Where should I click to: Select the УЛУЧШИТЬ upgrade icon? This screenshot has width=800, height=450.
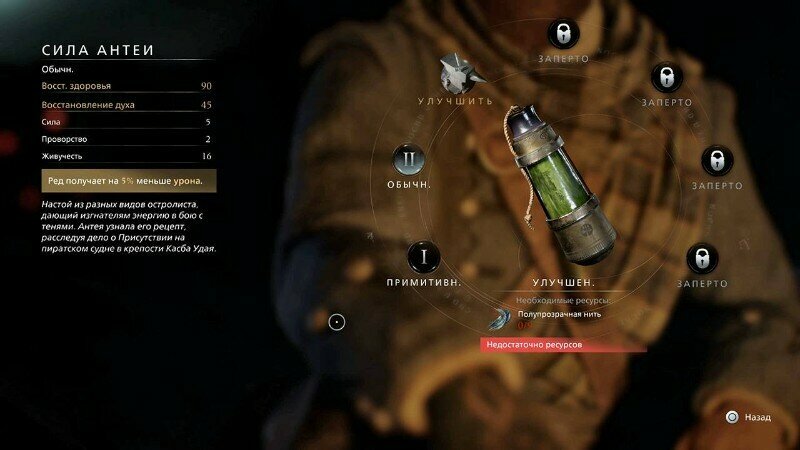coord(456,74)
